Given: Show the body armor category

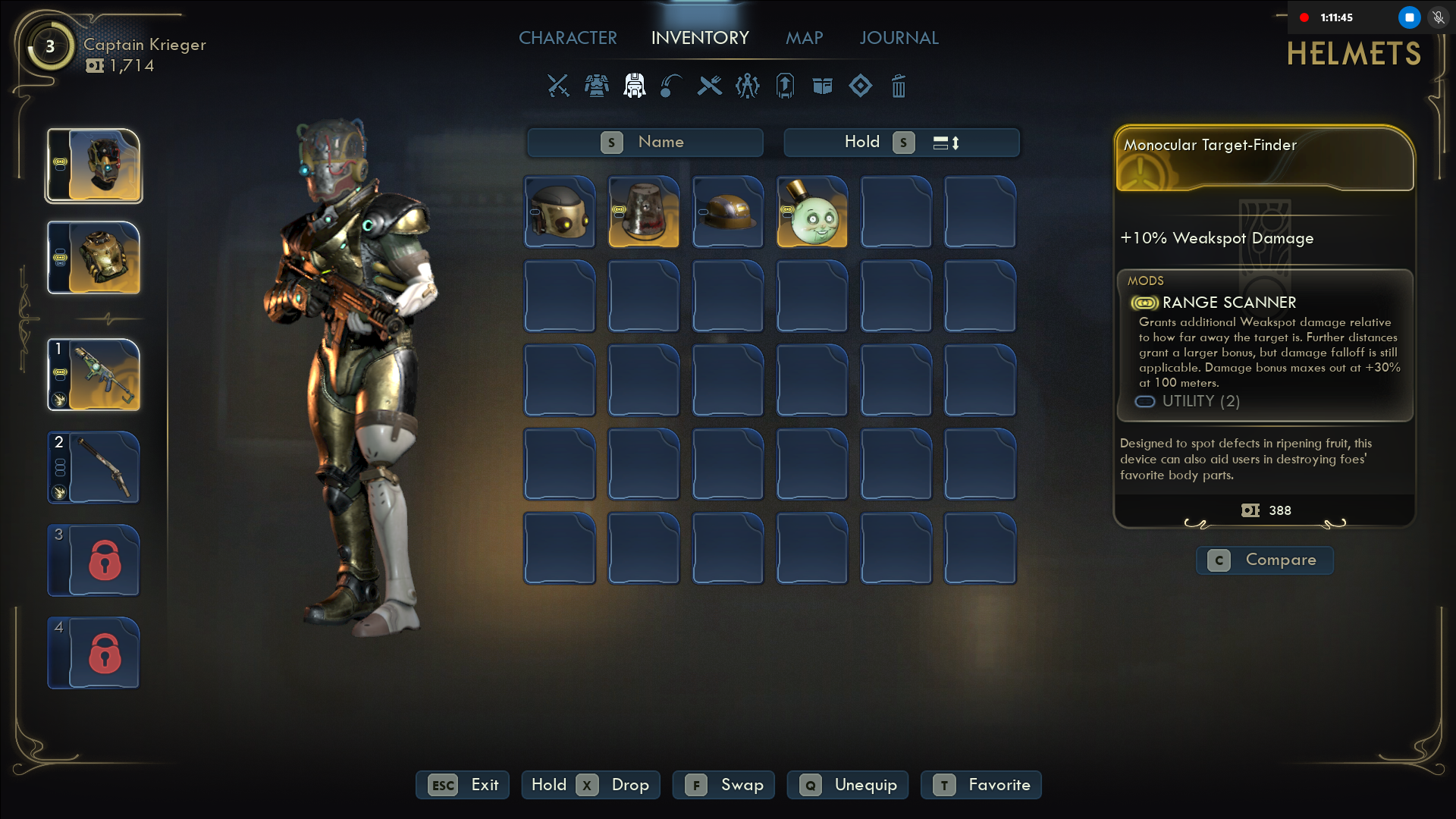Looking at the screenshot, I should [597, 86].
